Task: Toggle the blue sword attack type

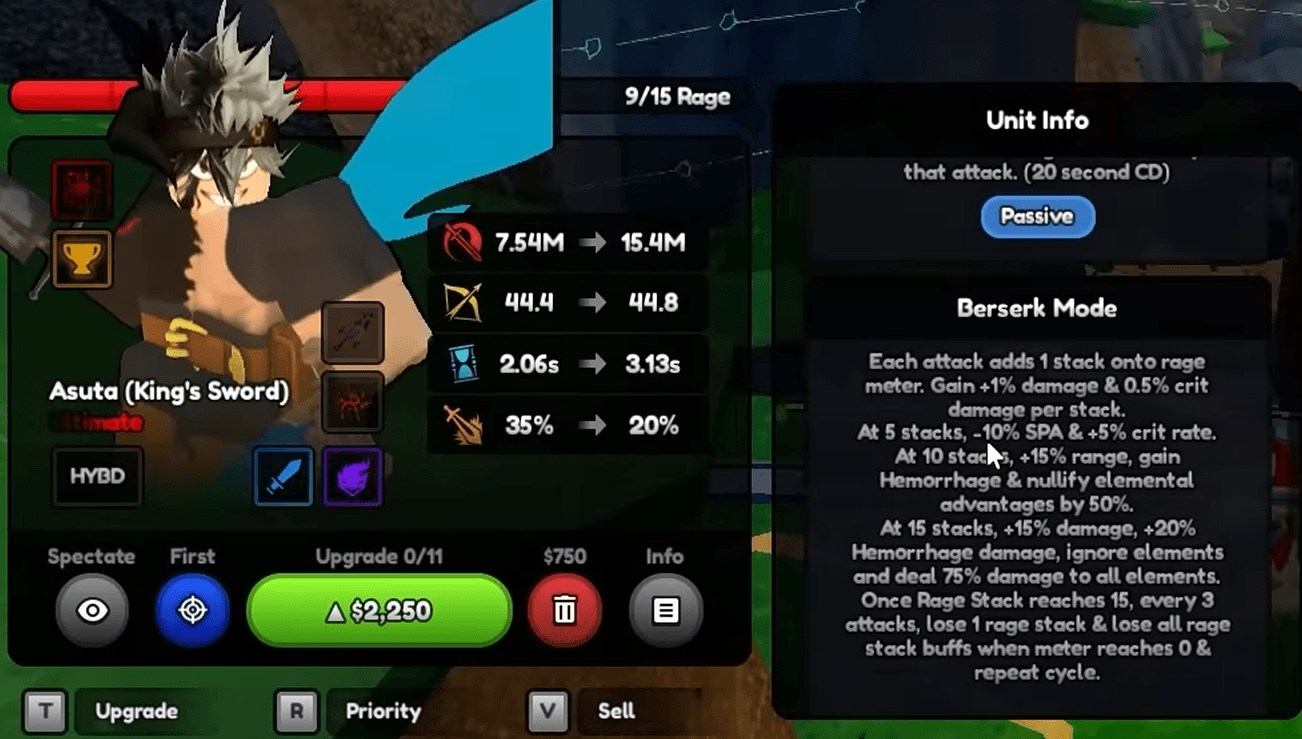Action: [283, 477]
